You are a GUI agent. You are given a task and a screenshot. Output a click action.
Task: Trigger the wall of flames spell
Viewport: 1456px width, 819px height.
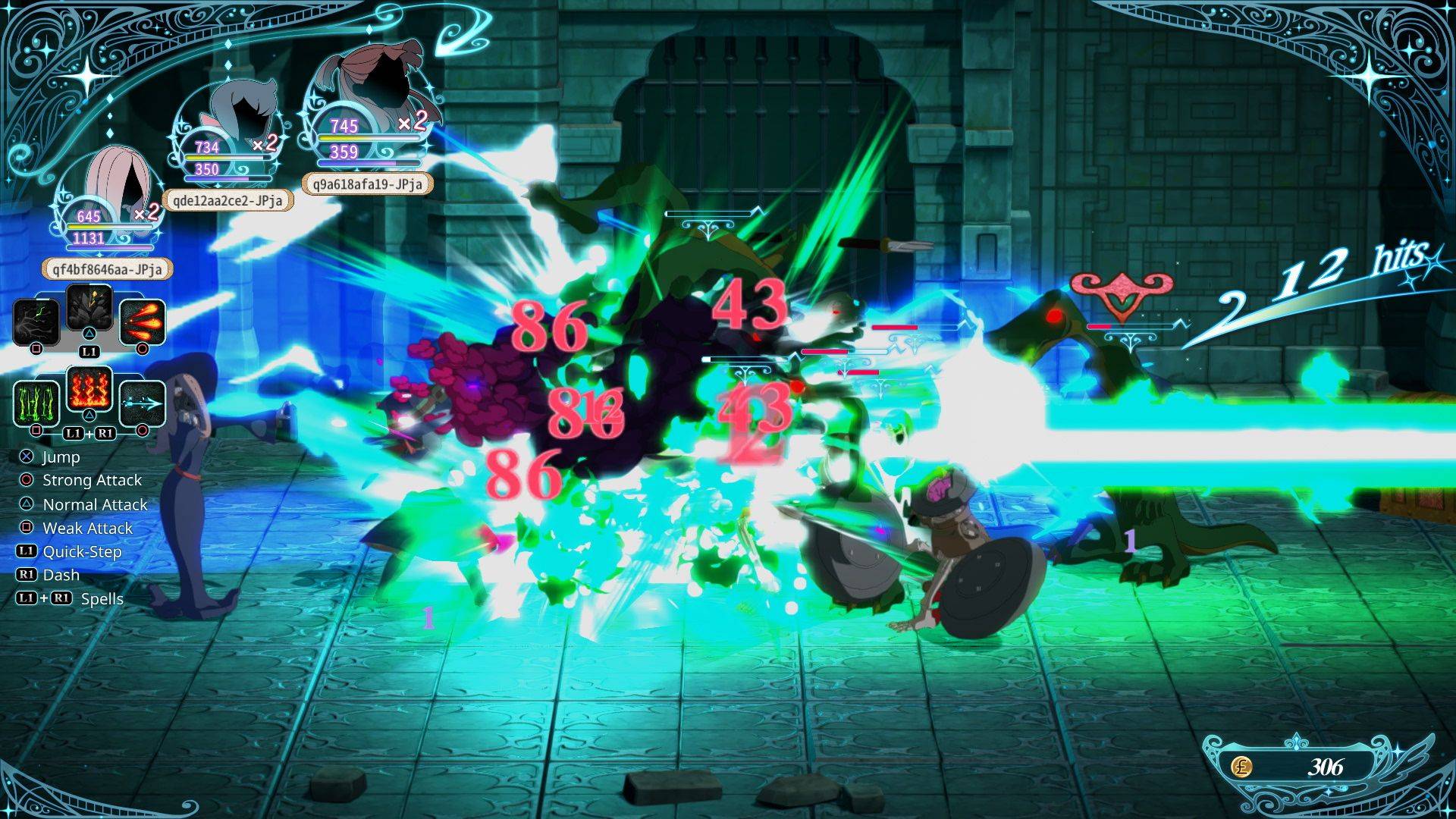[x=89, y=390]
